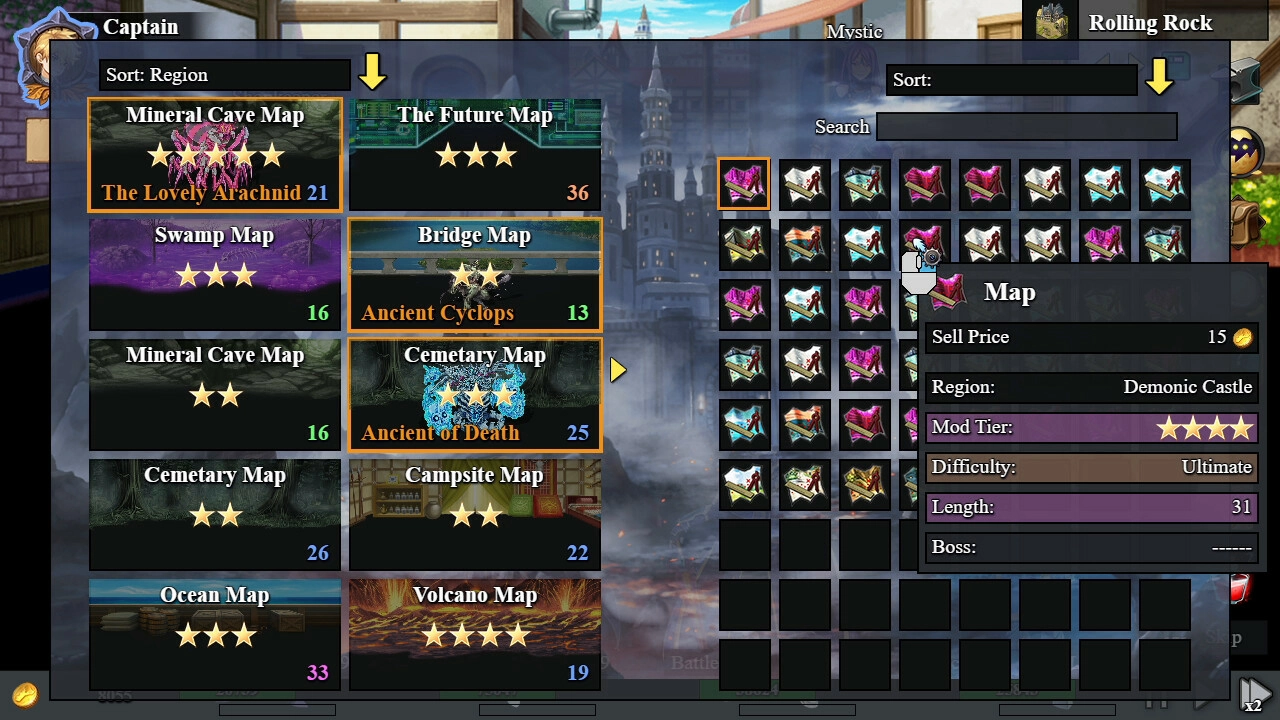Click the gold coin icon in the corner

tap(25, 694)
